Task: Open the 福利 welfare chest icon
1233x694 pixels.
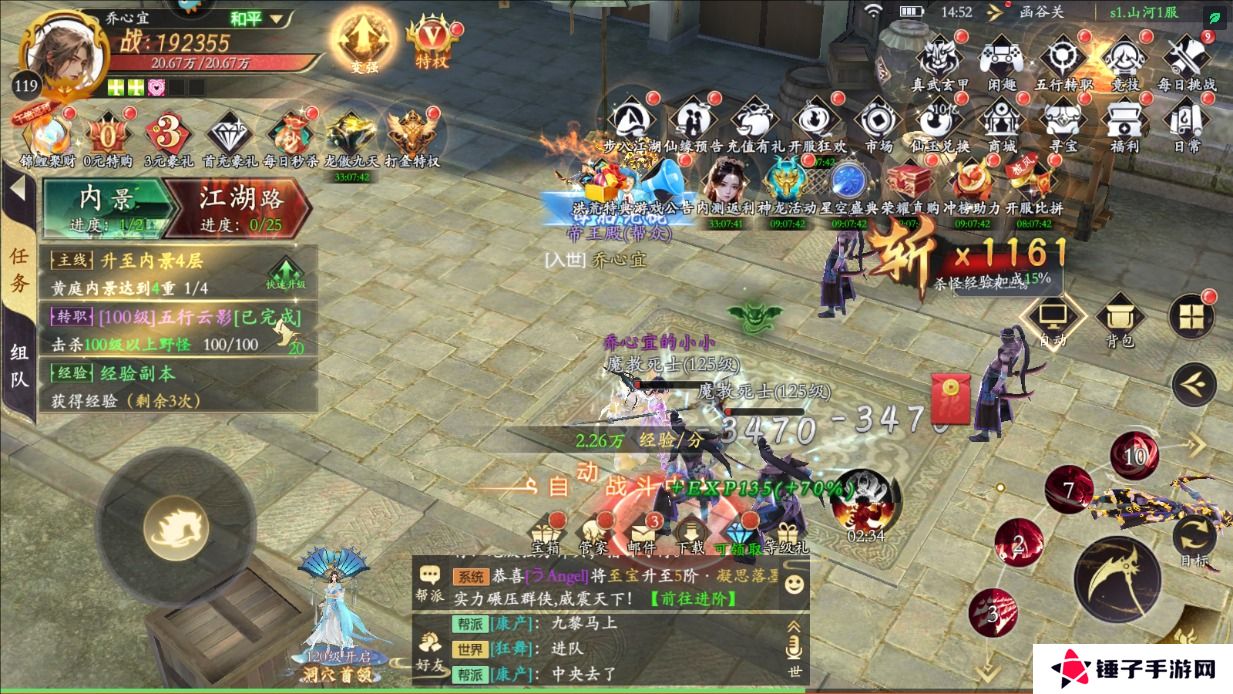Action: point(1124,122)
